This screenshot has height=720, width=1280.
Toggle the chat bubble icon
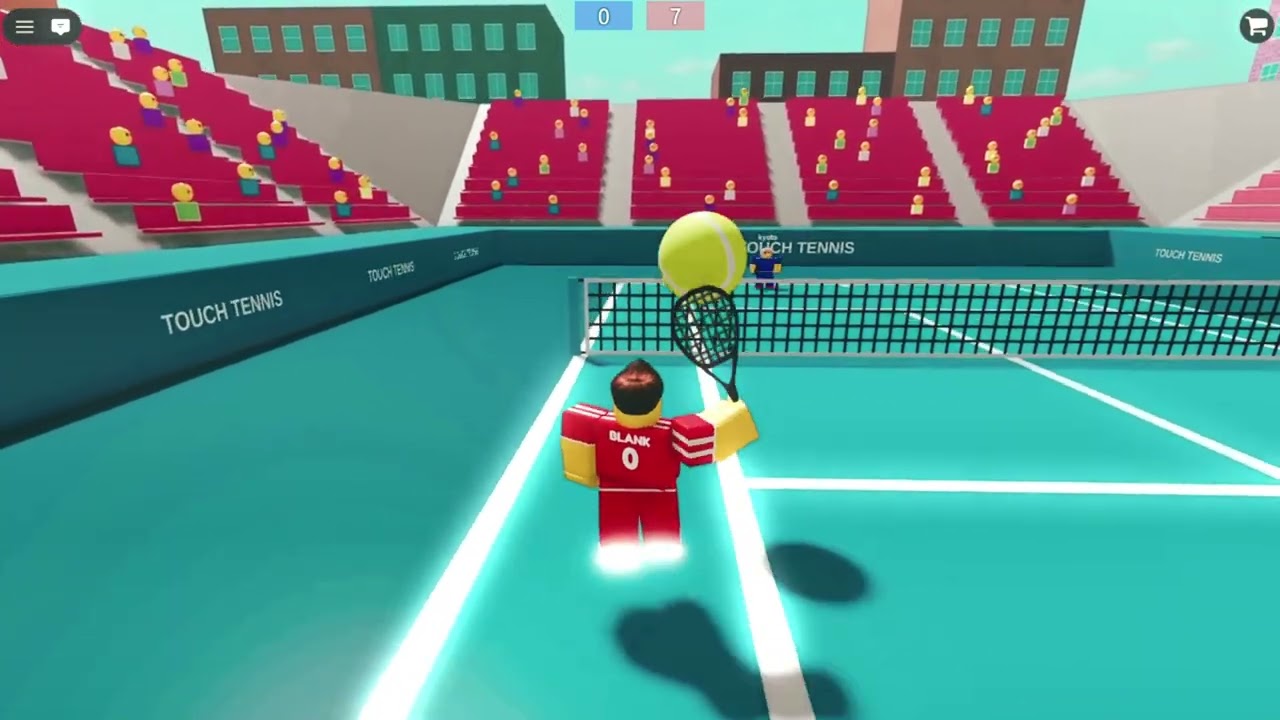[61, 27]
